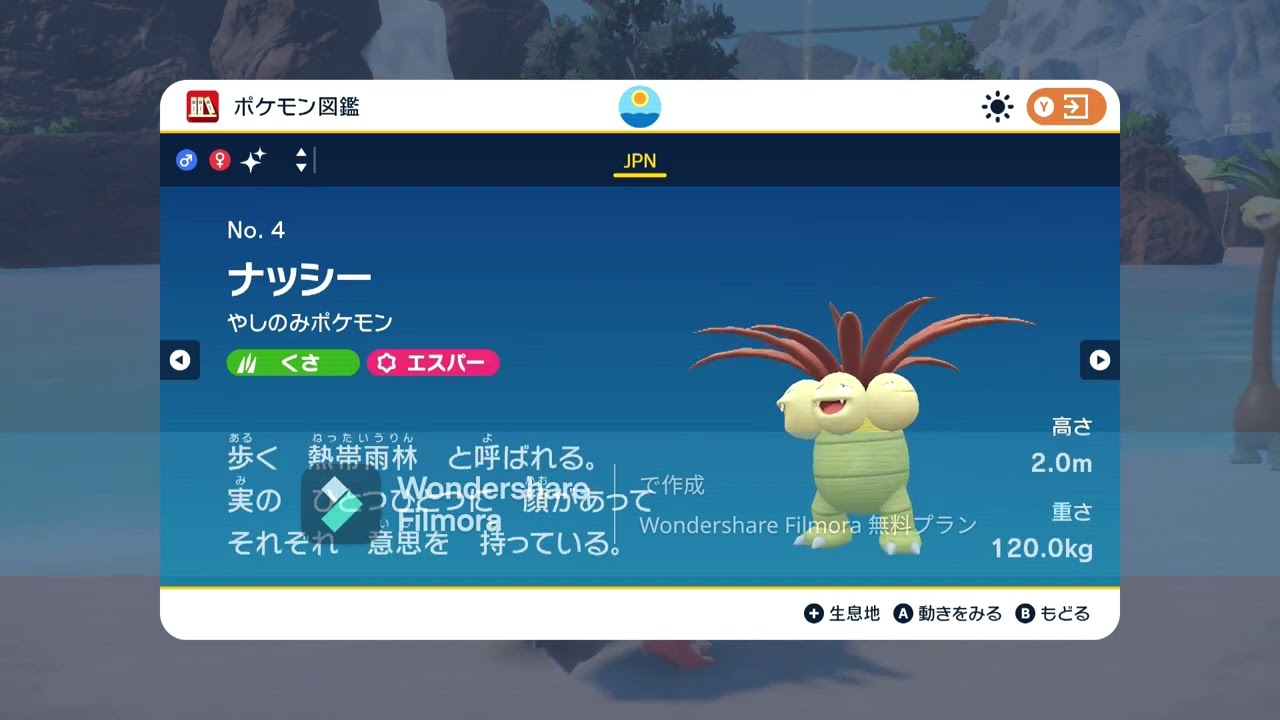This screenshot has height=720, width=1280.
Task: Open the sun weather icon at top center
Action: coord(638,105)
